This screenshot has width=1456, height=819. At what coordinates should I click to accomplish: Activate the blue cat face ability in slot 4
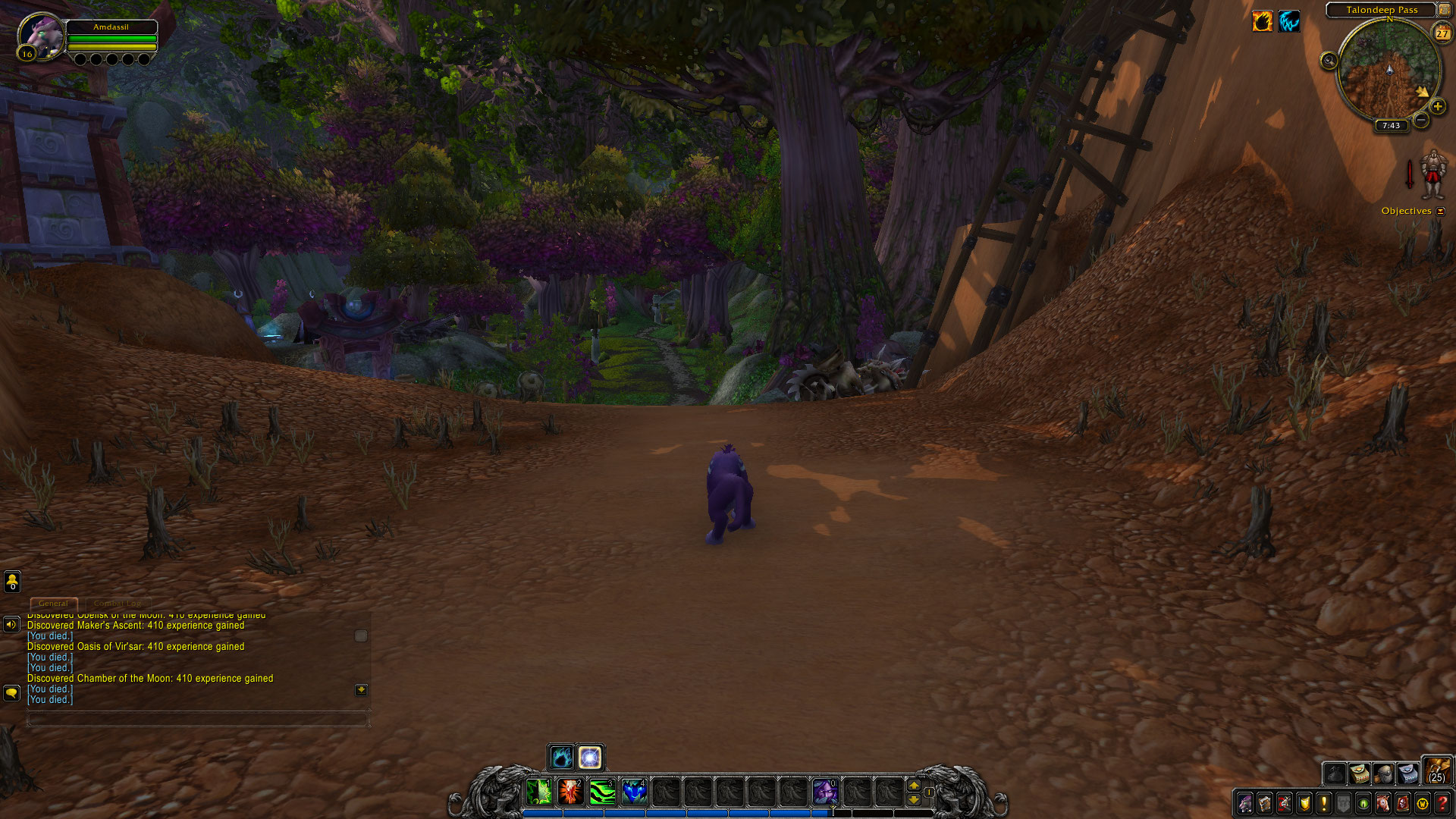coord(634,792)
